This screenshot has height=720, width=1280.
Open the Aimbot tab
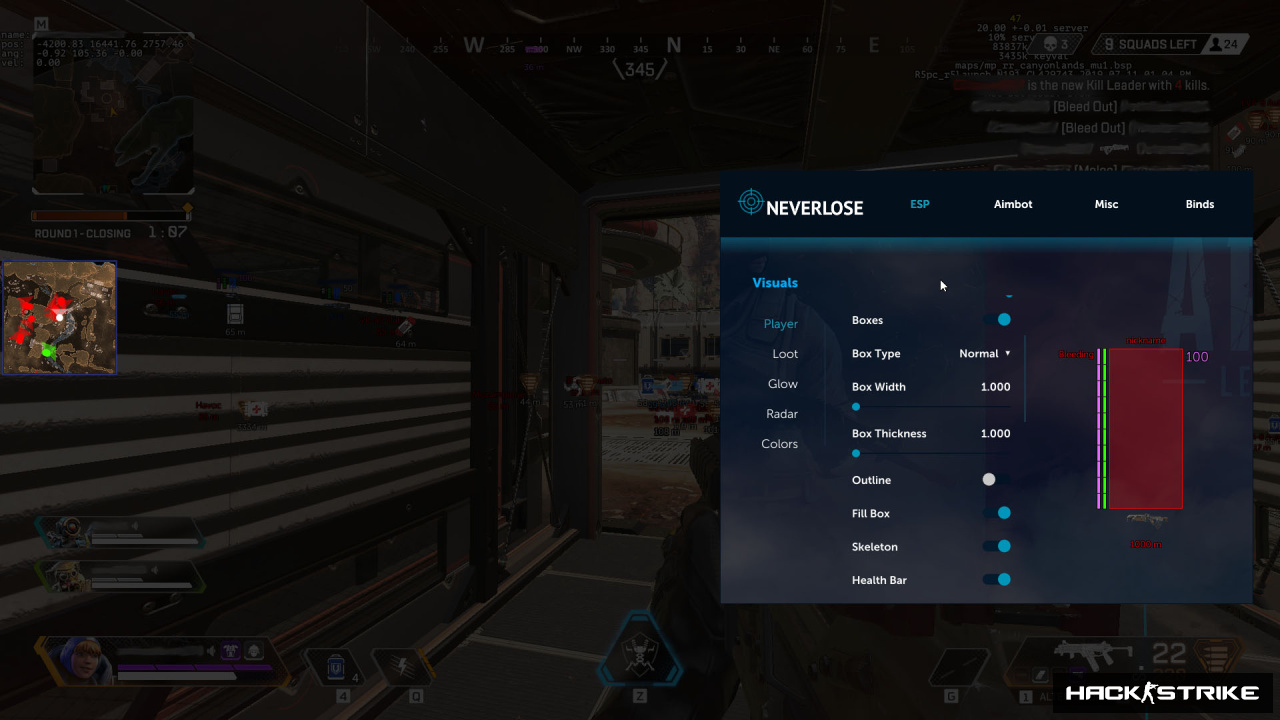pos(1012,204)
